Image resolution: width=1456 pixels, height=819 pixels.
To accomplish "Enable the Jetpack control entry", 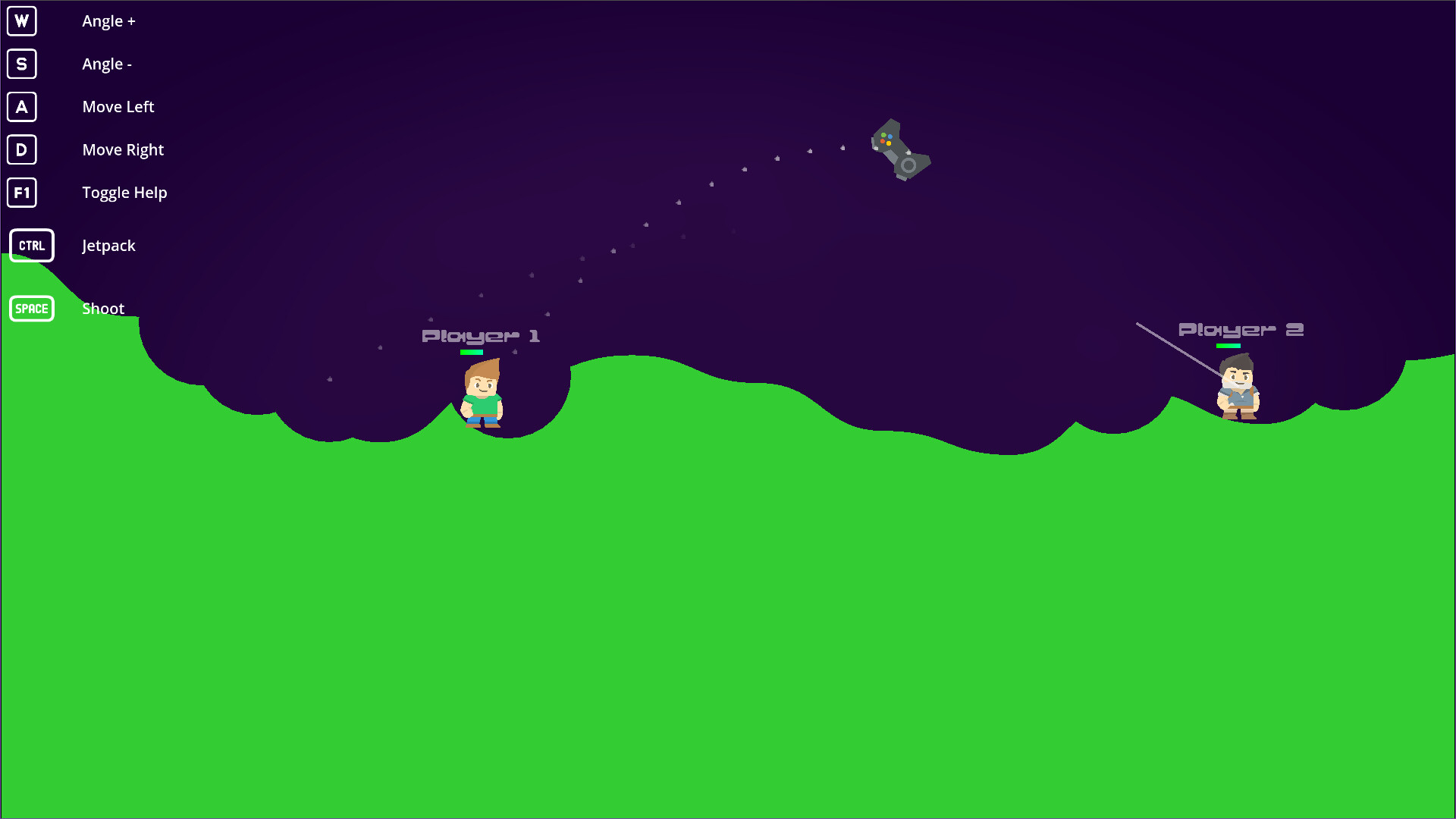I will (x=108, y=245).
